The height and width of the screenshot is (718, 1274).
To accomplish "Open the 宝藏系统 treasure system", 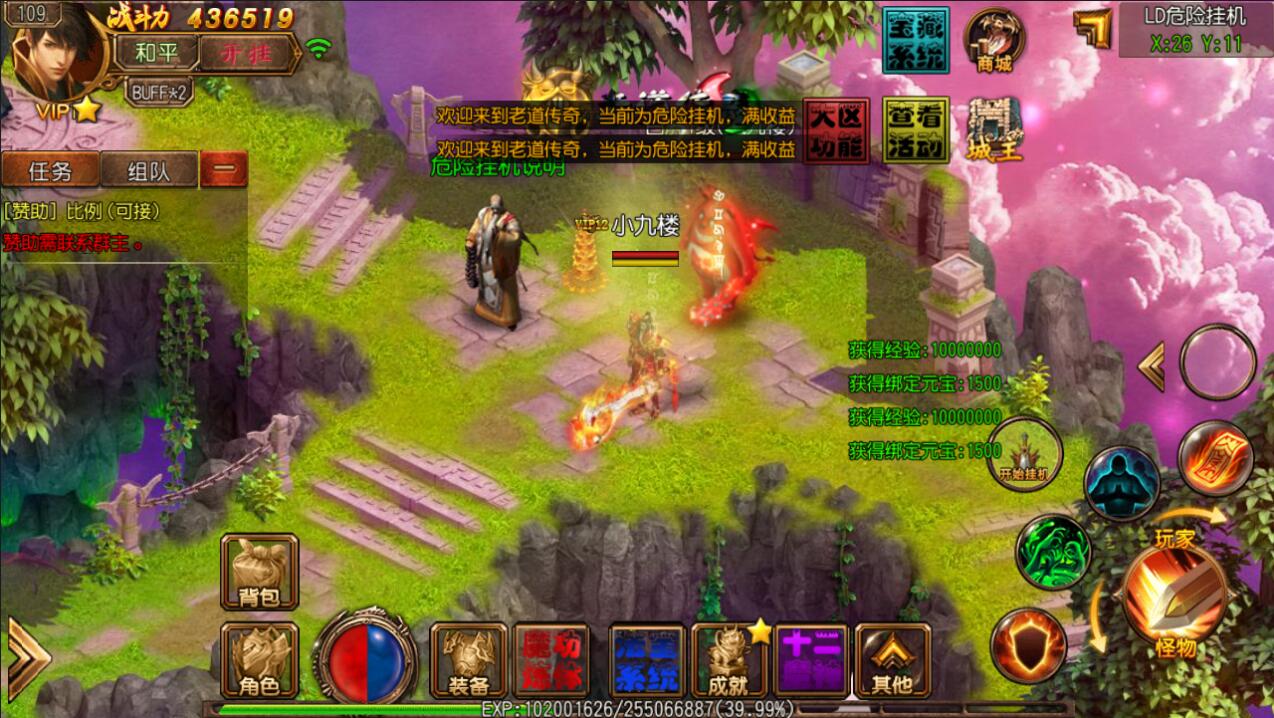I will (x=915, y=40).
